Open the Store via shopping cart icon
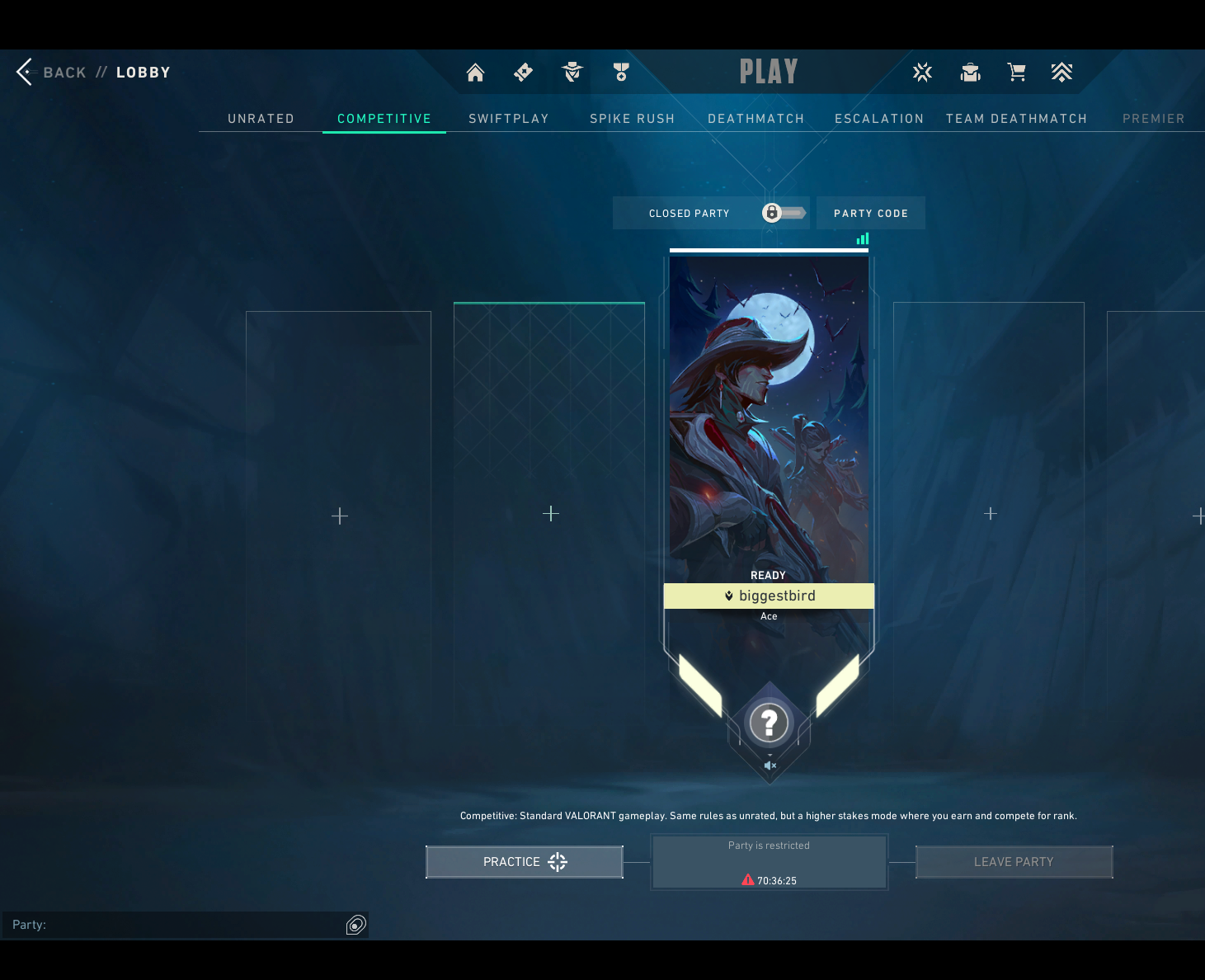The image size is (1205, 980). [1016, 72]
